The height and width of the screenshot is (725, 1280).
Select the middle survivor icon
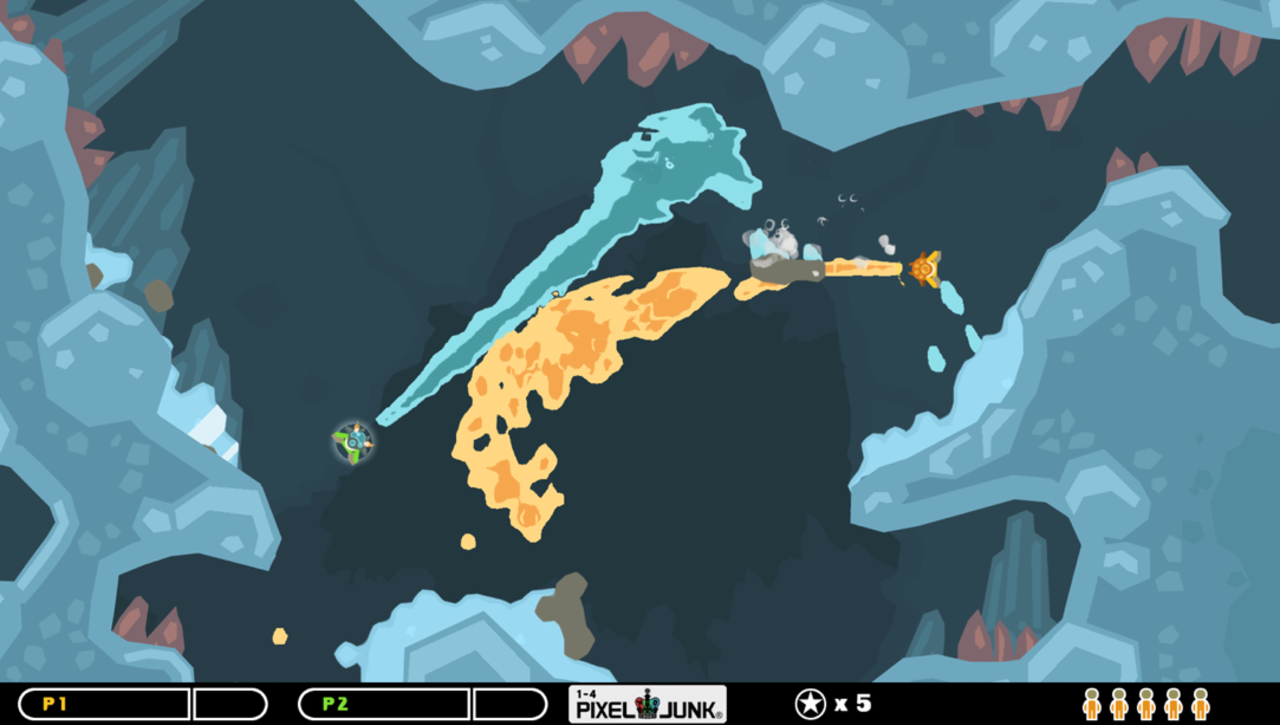[x=1146, y=704]
